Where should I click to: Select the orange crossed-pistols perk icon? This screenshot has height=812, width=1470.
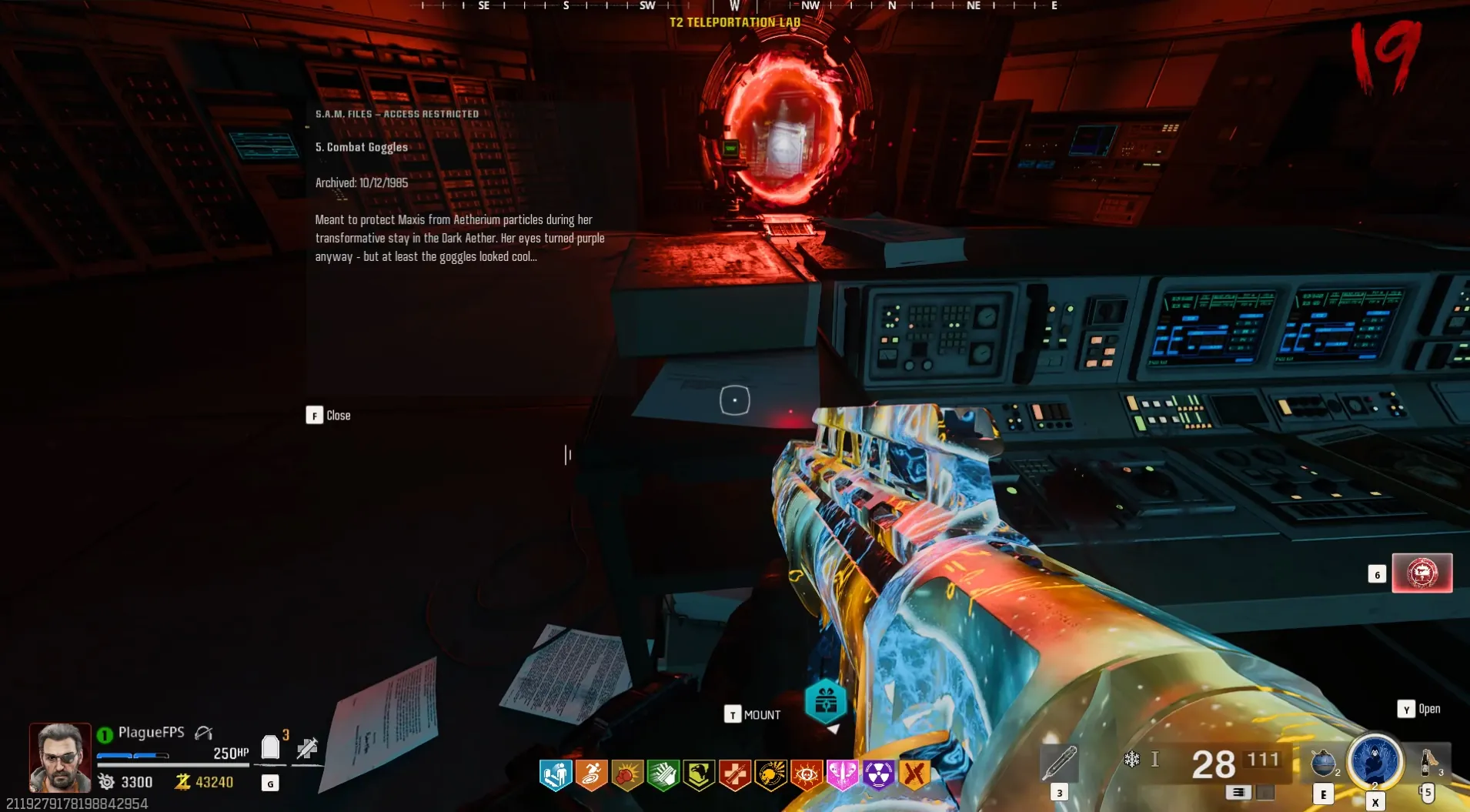[x=914, y=774]
